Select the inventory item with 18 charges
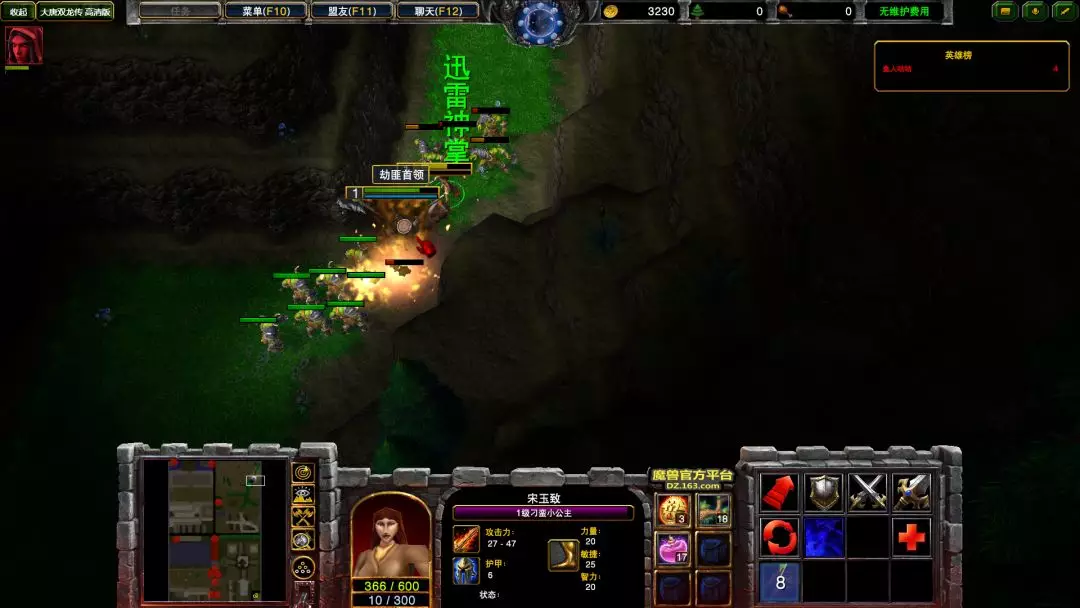Screen dimensions: 1080x608 pos(714,511)
